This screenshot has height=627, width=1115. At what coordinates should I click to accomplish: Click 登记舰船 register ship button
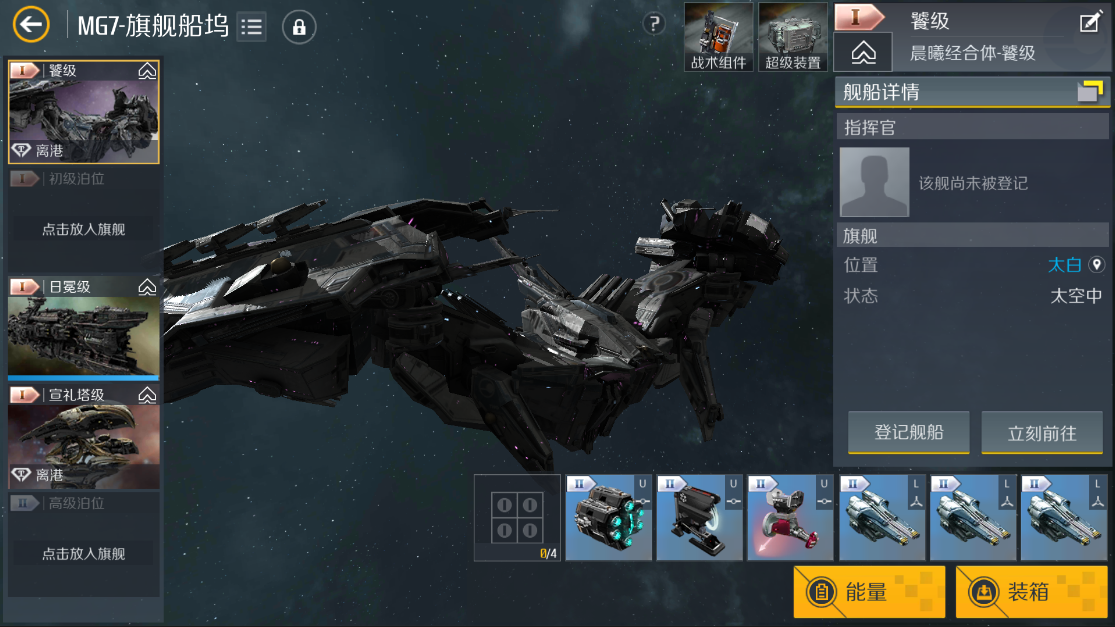(x=908, y=433)
